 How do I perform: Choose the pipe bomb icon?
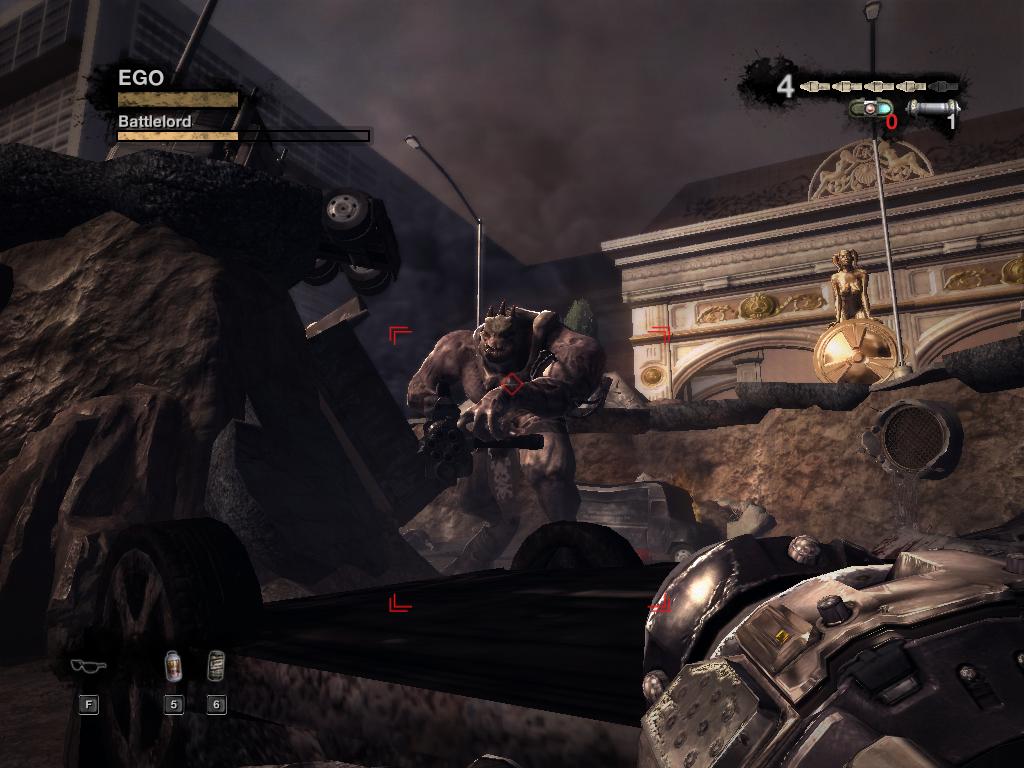[x=934, y=107]
